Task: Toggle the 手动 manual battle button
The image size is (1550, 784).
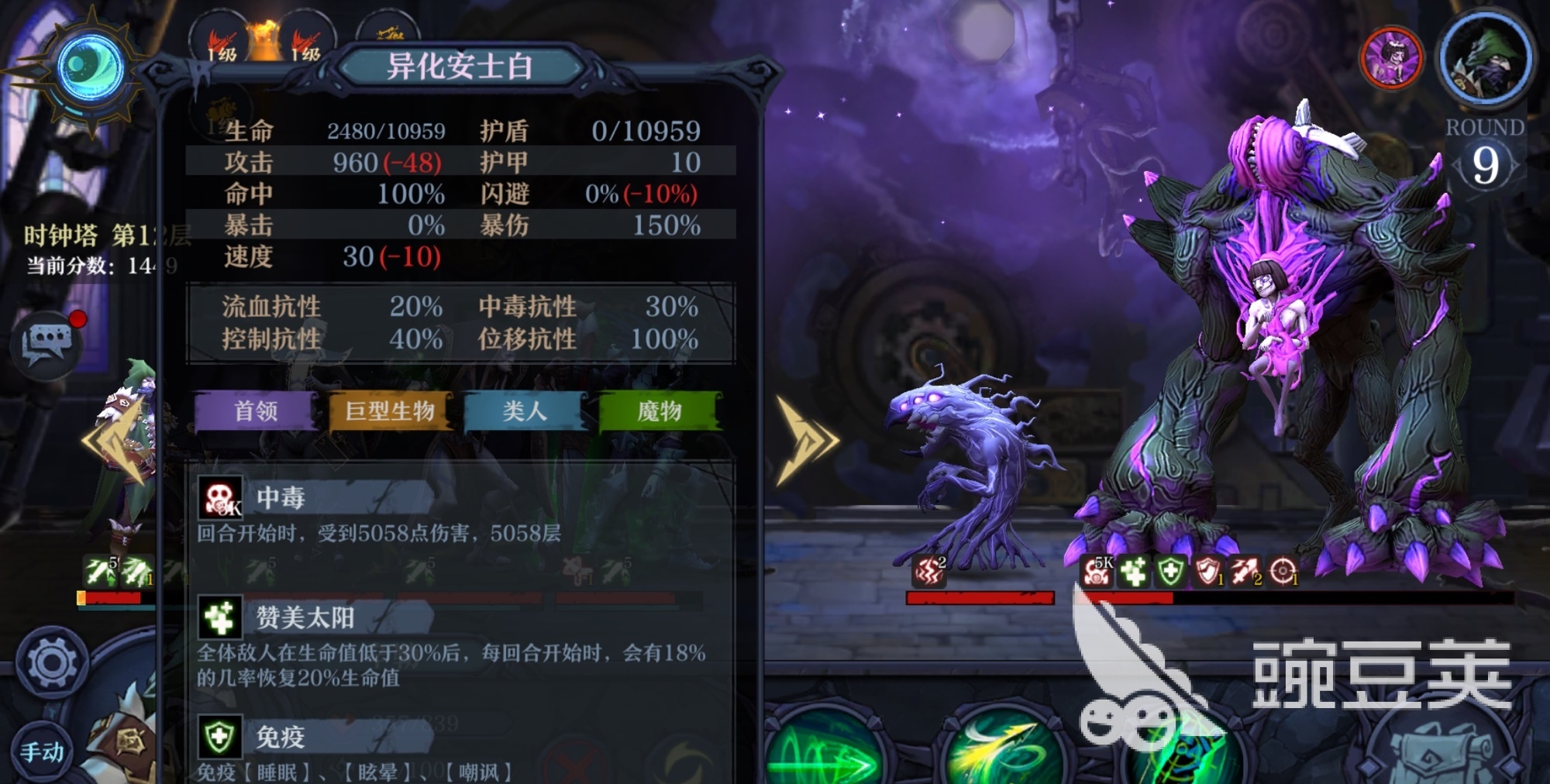Action: pyautogui.click(x=41, y=751)
